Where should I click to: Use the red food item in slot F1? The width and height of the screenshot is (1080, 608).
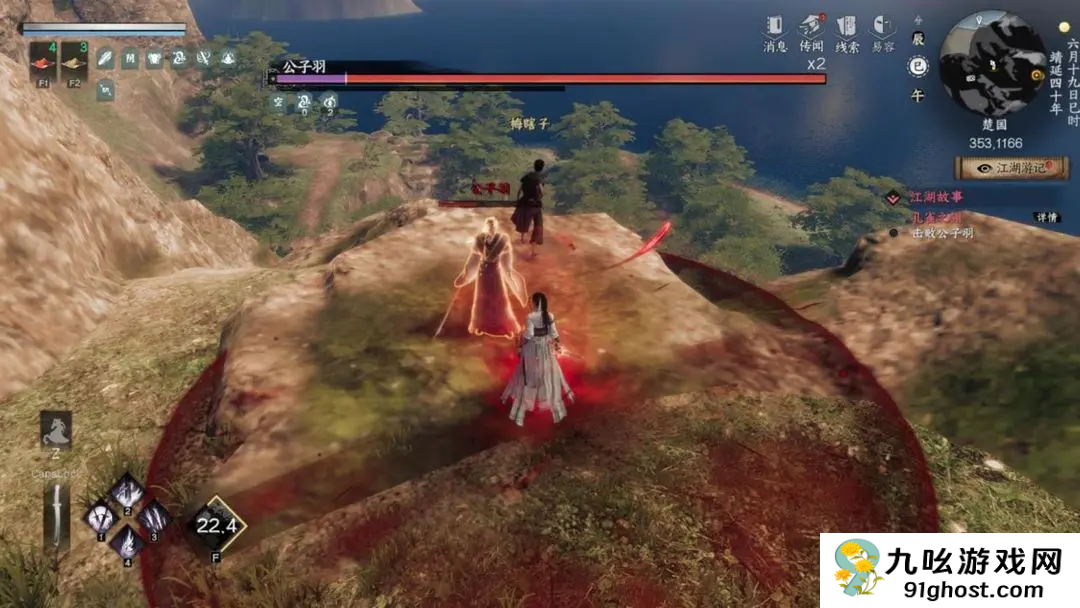[42, 62]
